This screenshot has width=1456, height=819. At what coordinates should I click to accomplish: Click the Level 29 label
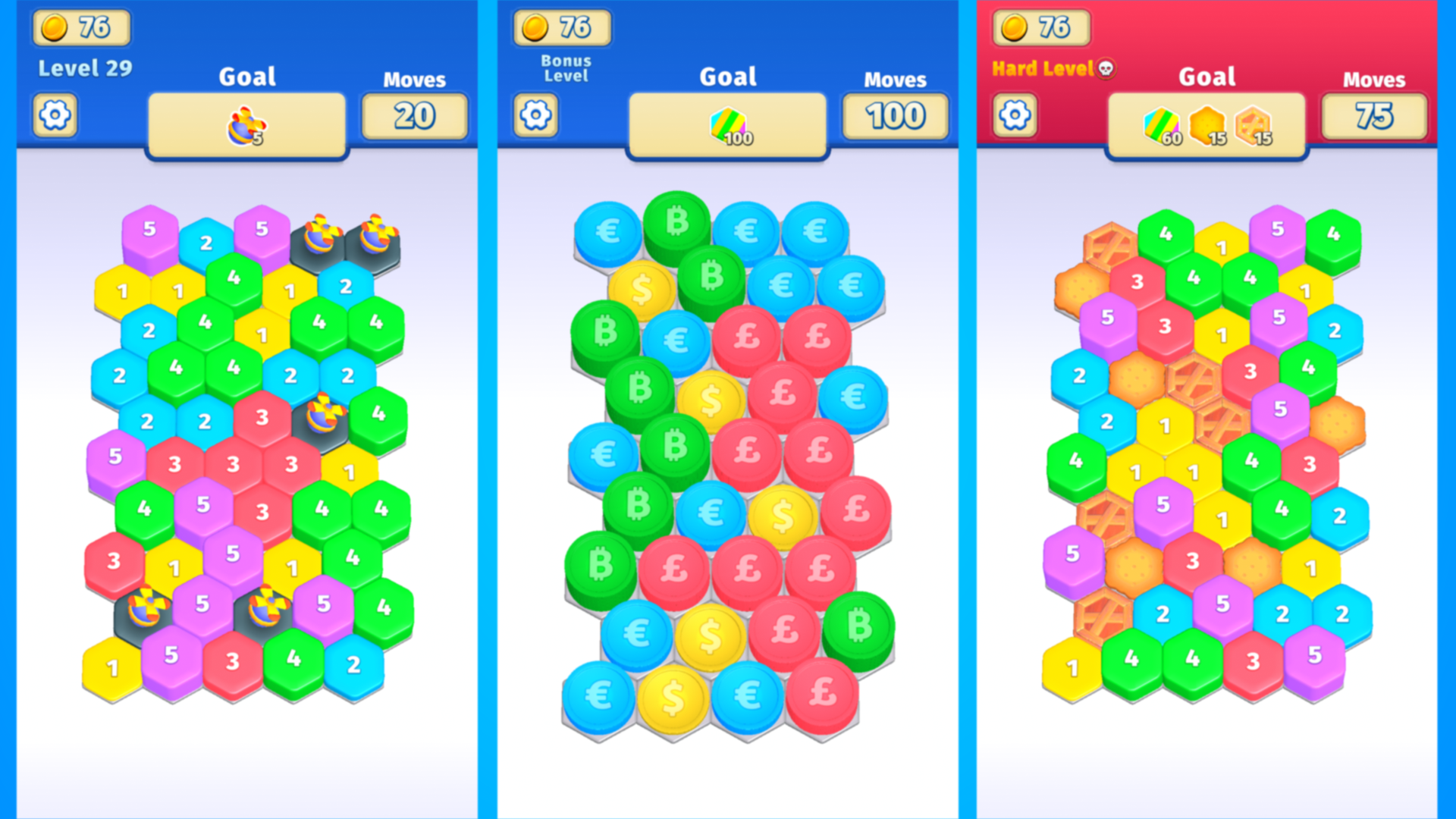85,67
